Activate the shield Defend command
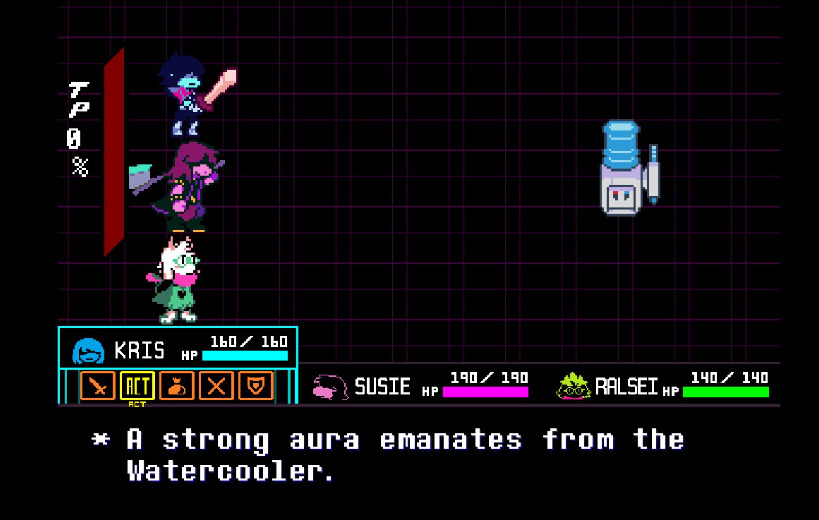 [x=256, y=385]
